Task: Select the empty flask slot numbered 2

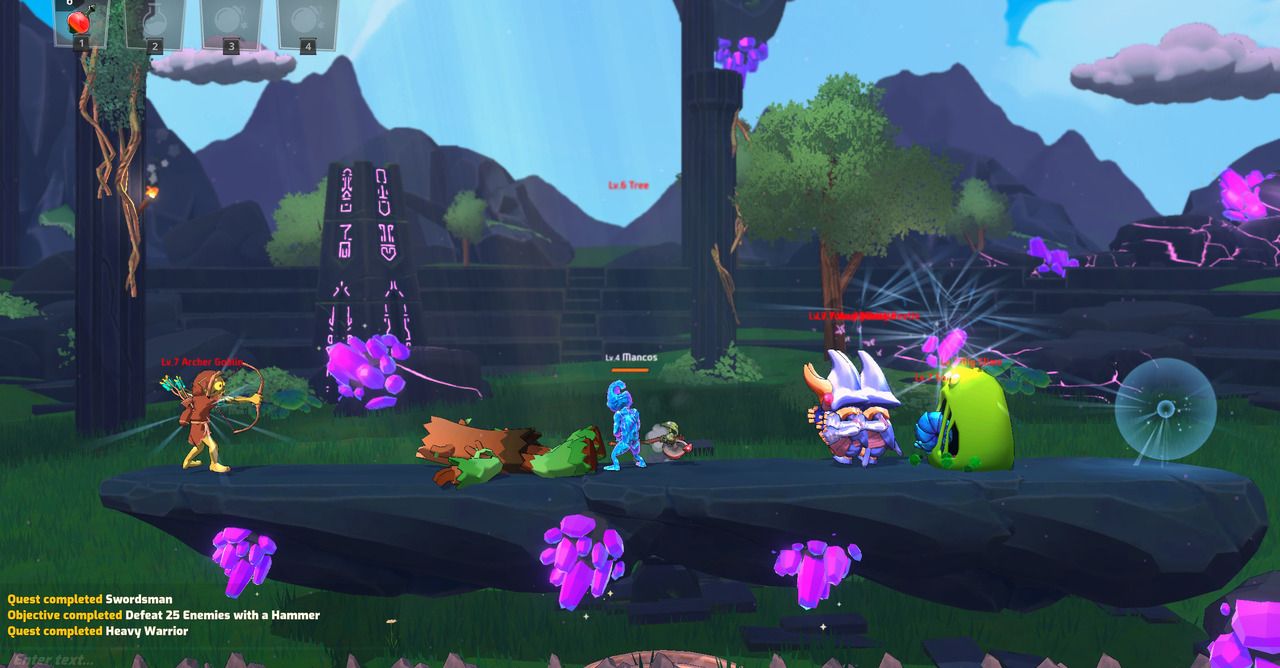Action: [155, 20]
